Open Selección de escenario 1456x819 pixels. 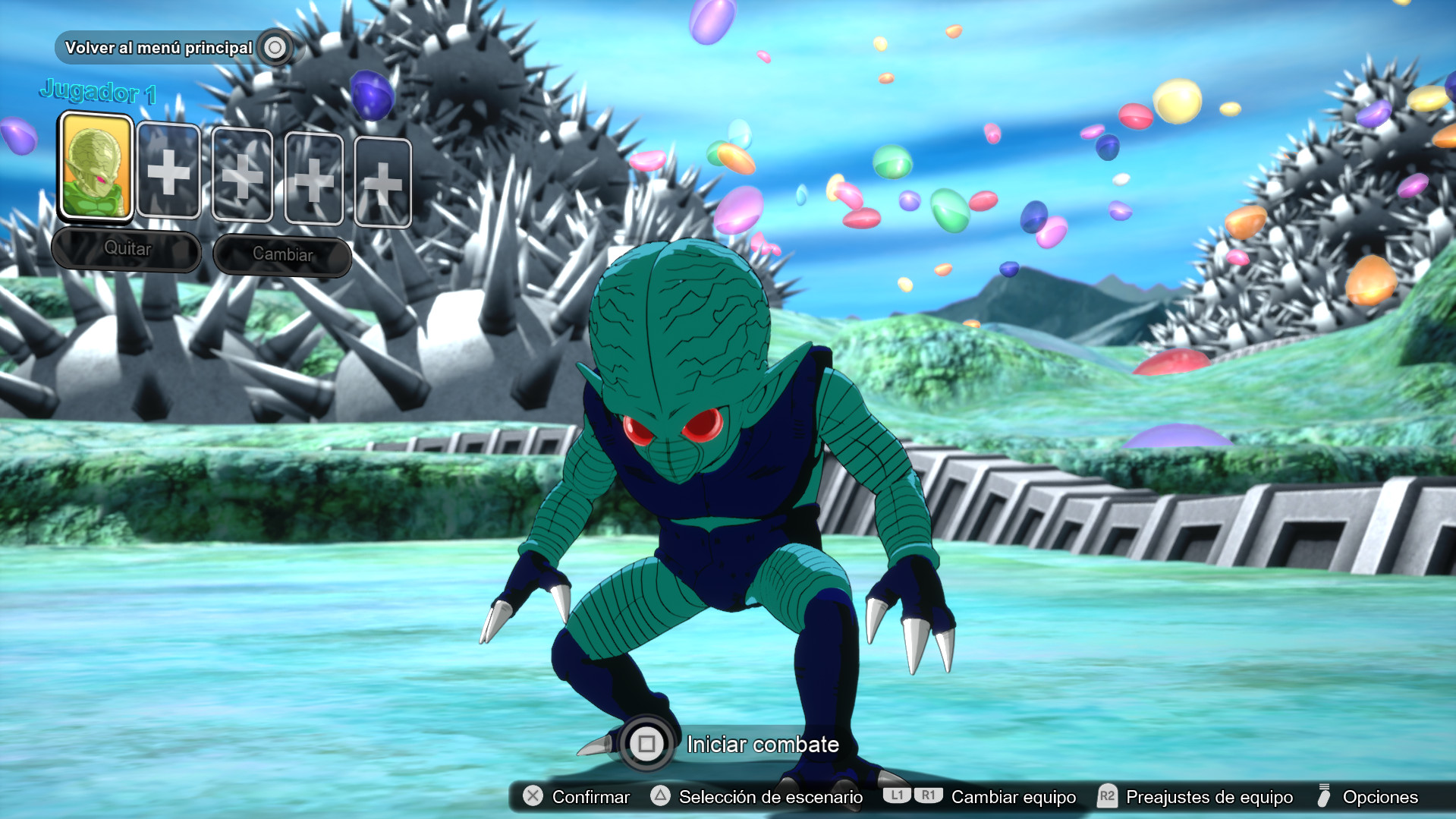[770, 797]
